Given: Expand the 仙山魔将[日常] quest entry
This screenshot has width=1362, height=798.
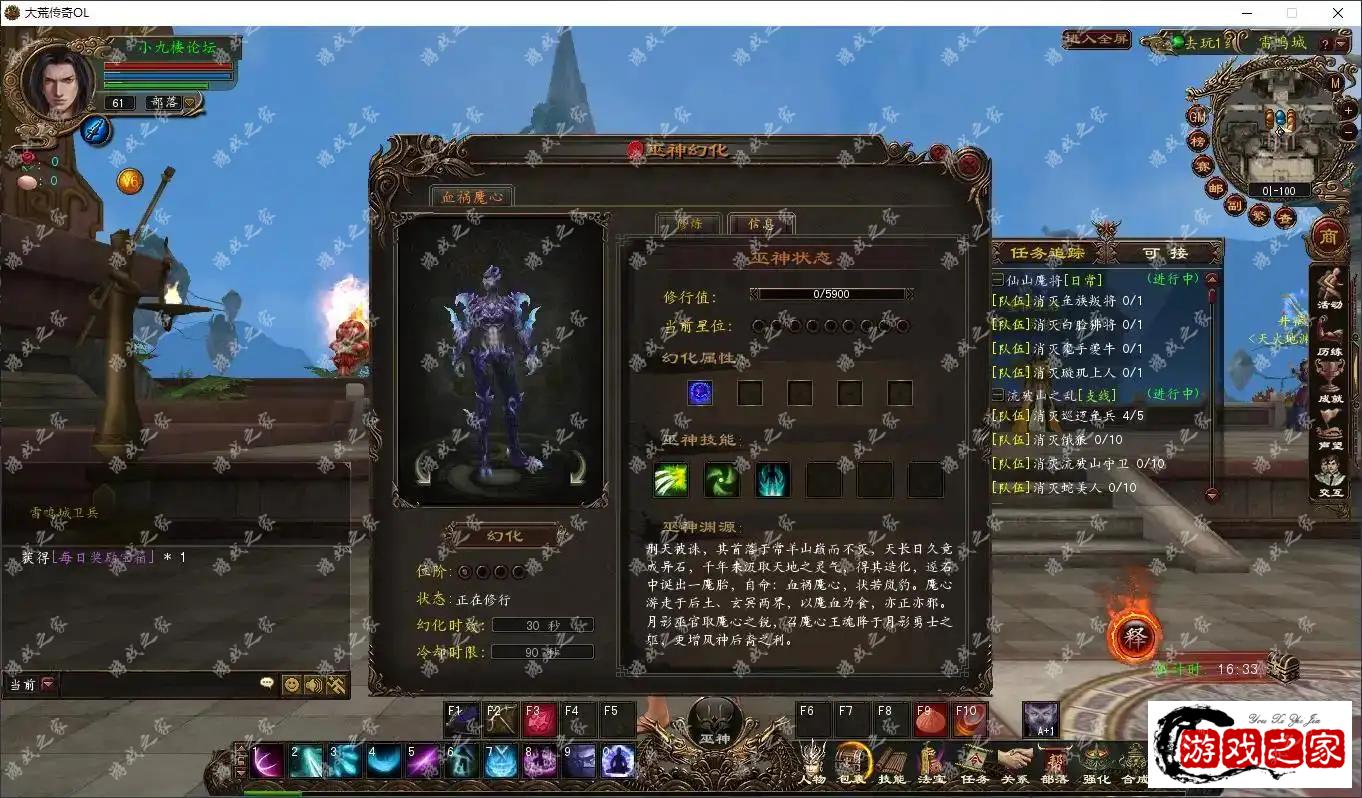Looking at the screenshot, I should (997, 279).
